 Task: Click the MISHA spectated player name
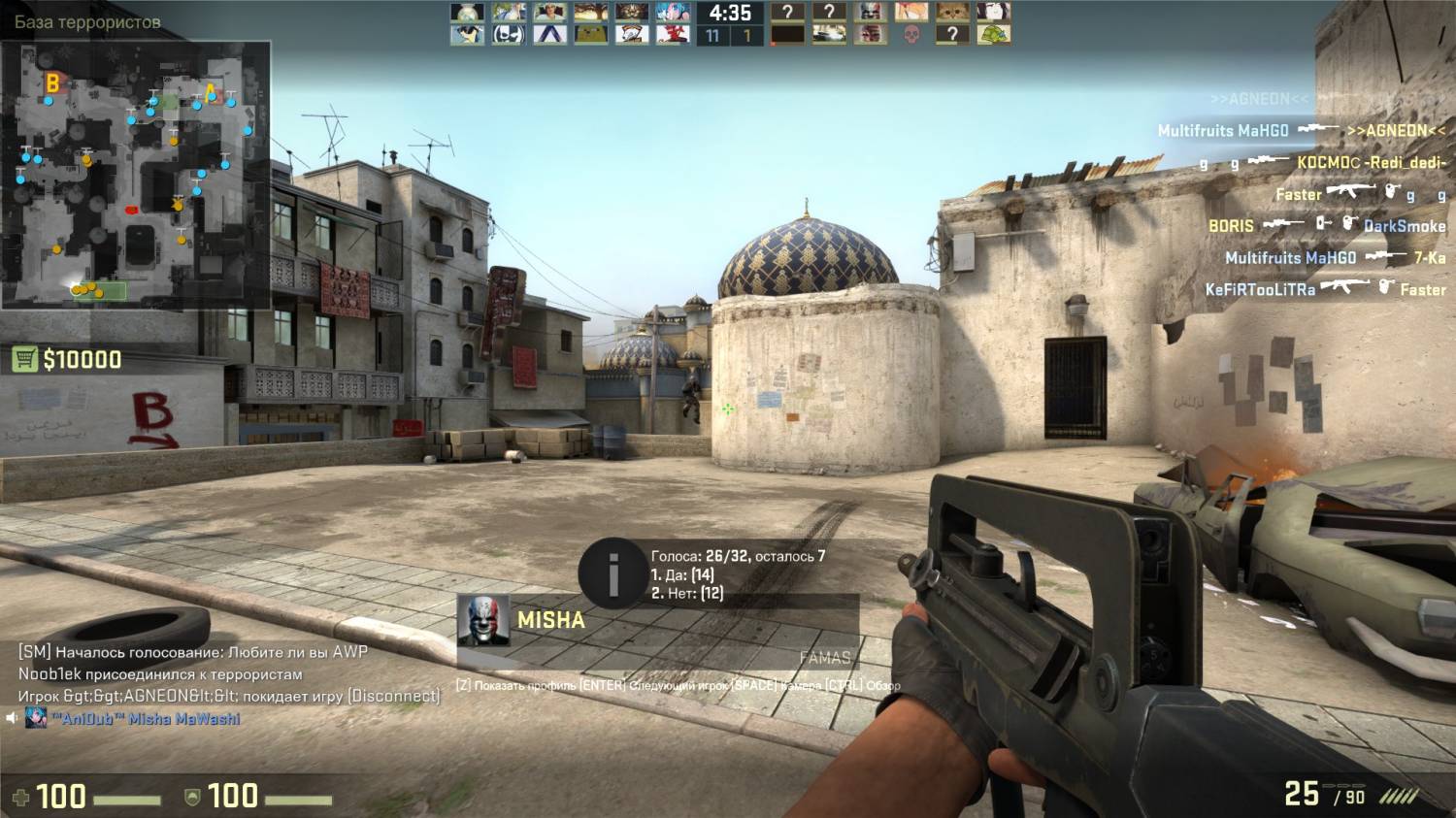pos(550,620)
